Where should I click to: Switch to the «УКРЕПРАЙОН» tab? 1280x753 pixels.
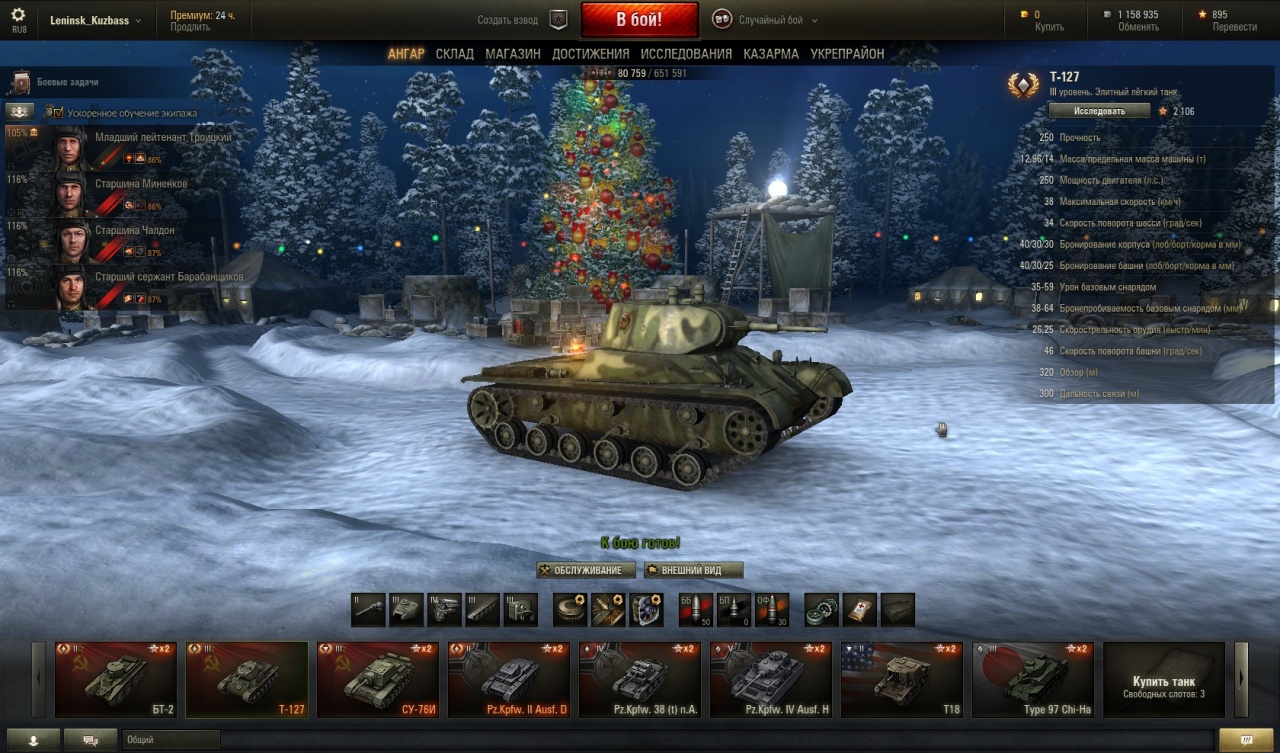[x=847, y=54]
